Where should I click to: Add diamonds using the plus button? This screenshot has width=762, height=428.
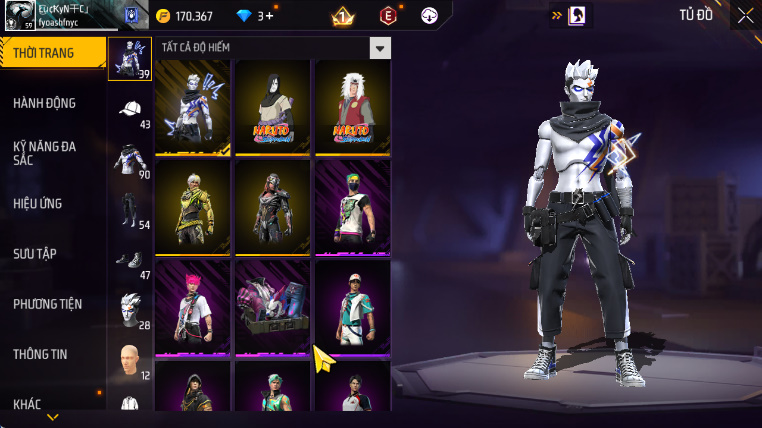tap(269, 16)
